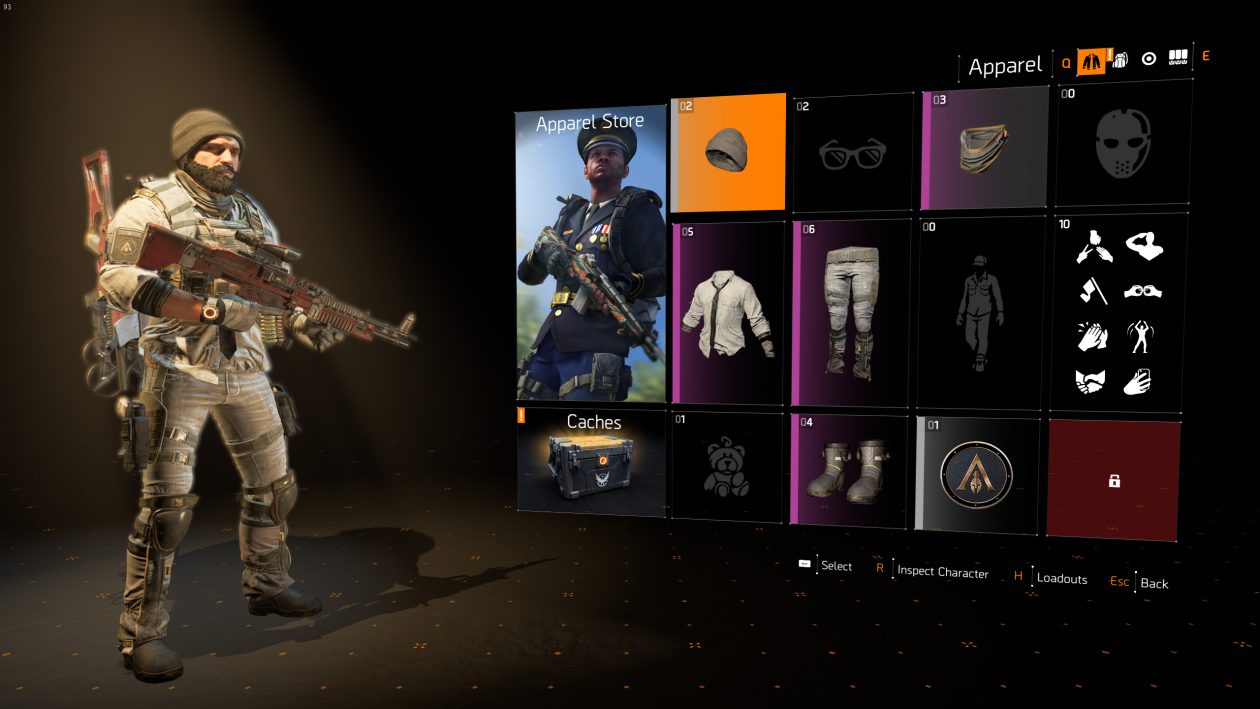Click the Inspect Character option

click(942, 571)
